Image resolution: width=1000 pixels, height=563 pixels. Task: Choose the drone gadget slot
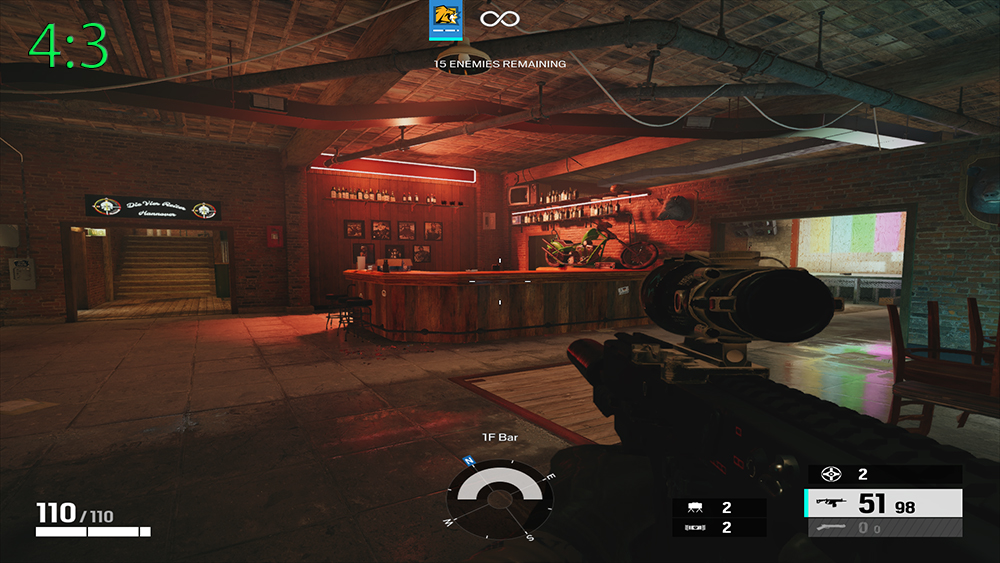tap(719, 508)
